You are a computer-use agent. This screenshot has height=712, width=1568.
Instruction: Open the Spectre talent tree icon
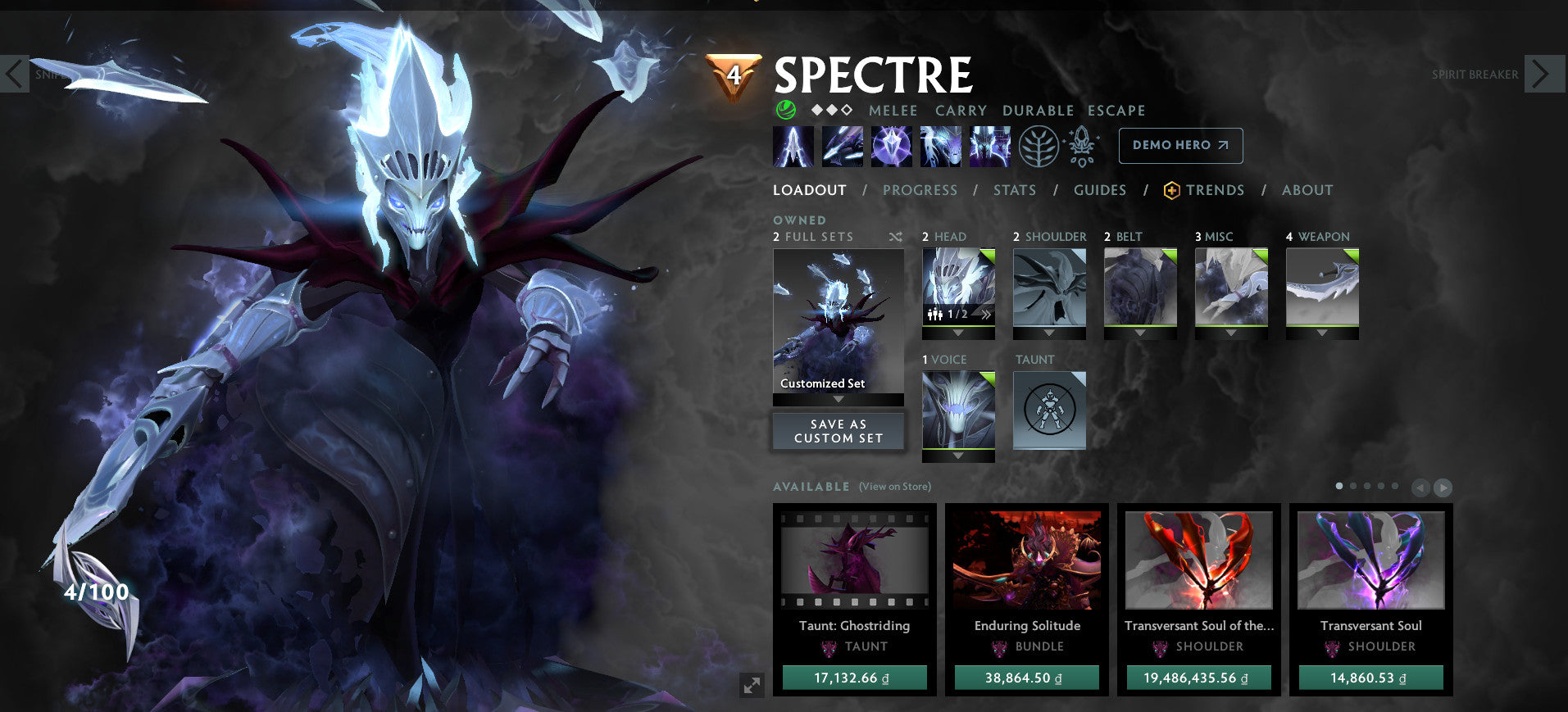pyautogui.click(x=1039, y=146)
